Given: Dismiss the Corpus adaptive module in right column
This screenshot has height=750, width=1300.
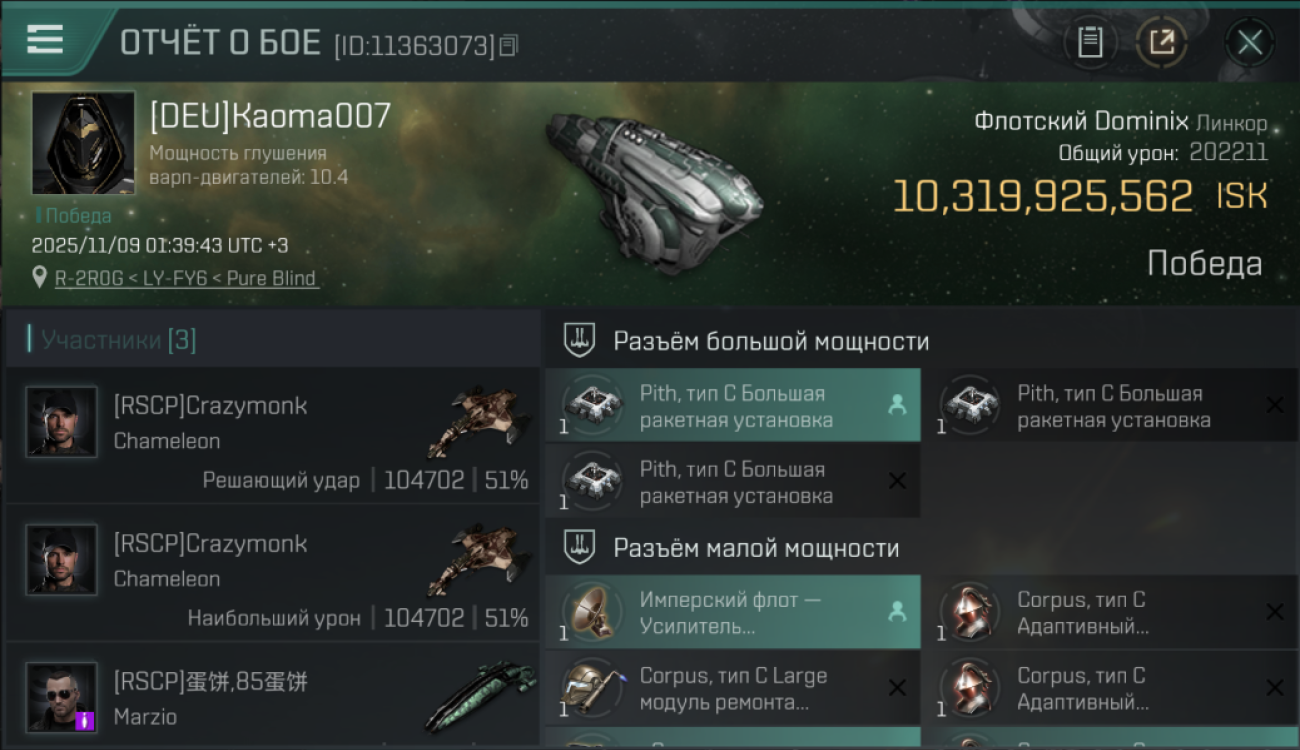Looking at the screenshot, I should (1277, 612).
